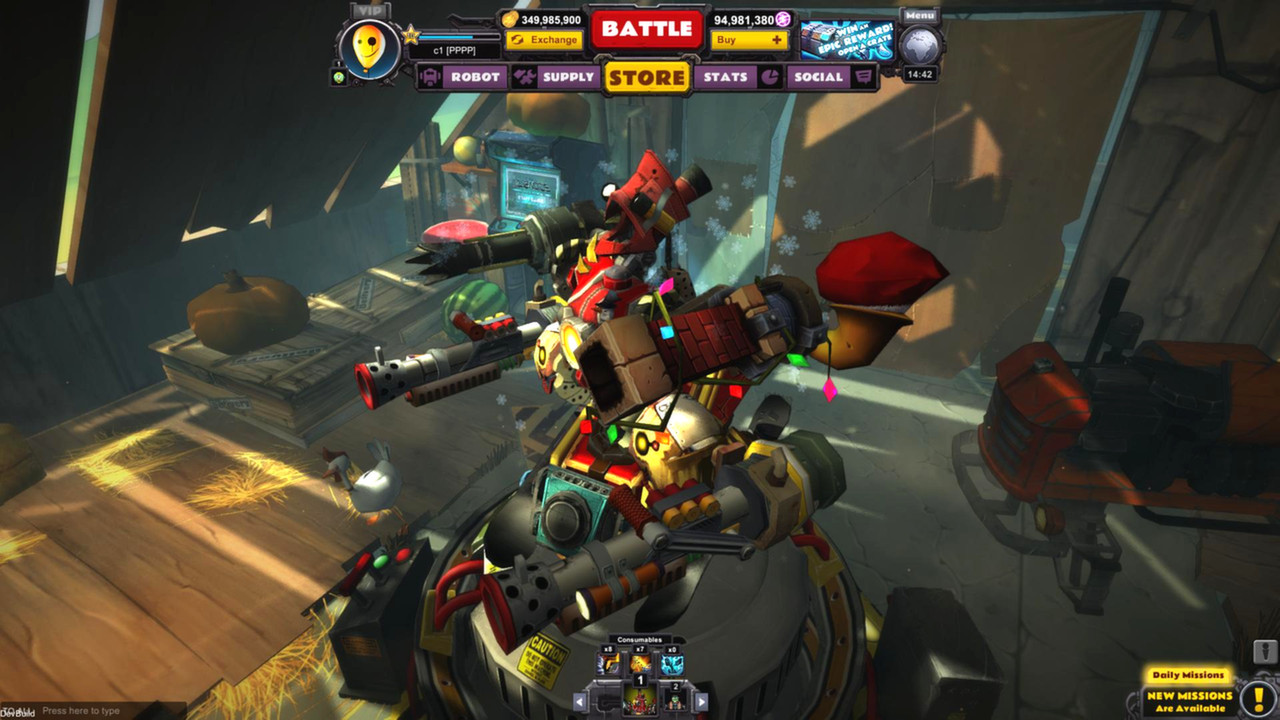Viewport: 1280px width, 720px height.
Task: Click your balloon-face player avatar portrait
Action: [x=368, y=49]
